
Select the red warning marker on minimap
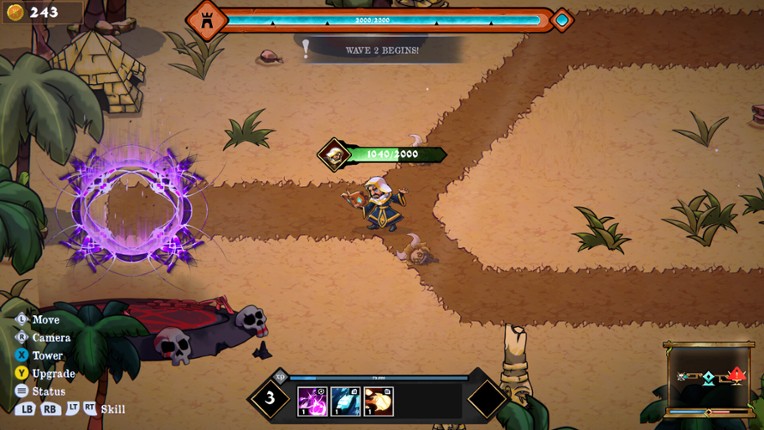point(737,376)
